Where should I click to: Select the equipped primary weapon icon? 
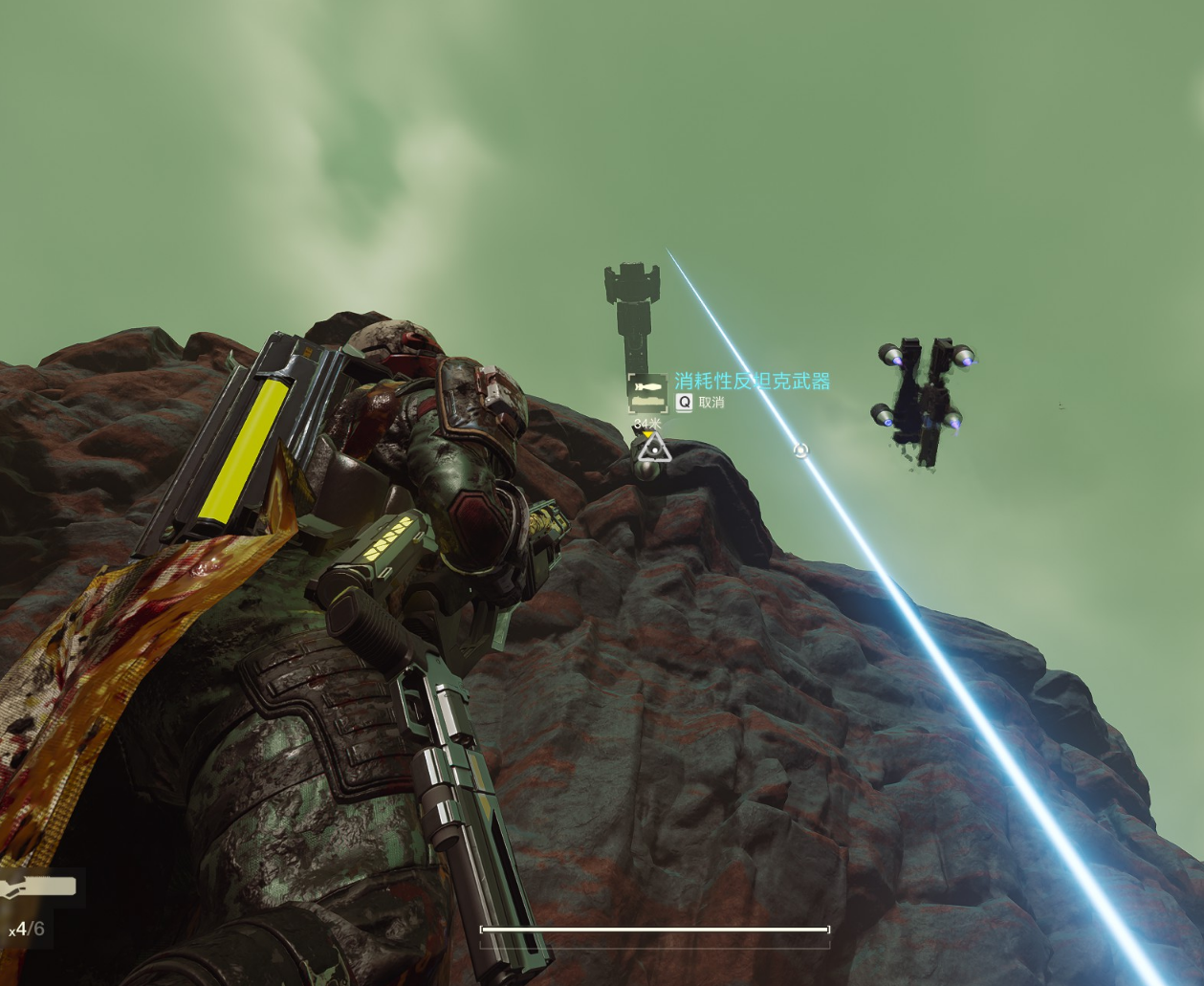(38, 888)
